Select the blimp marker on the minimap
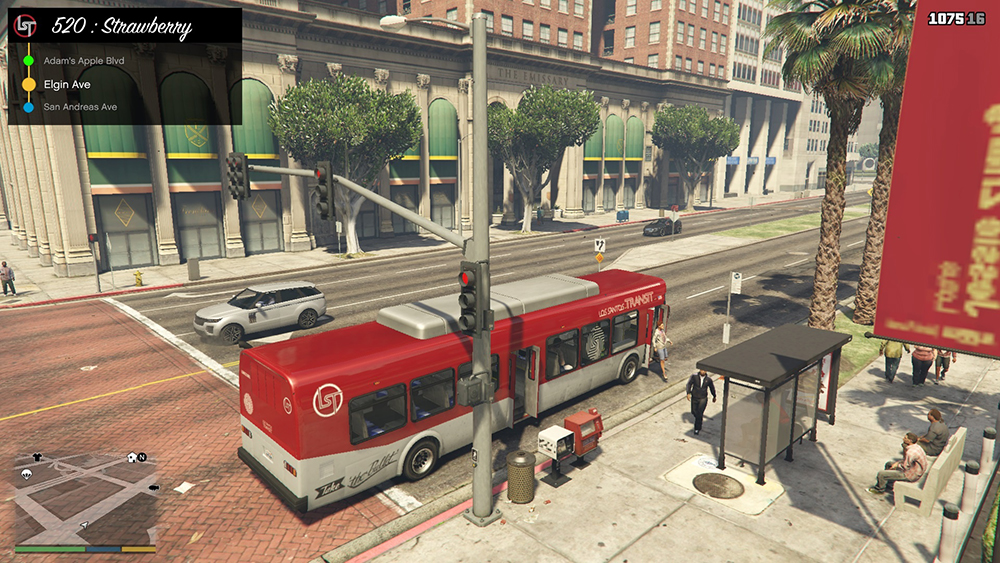 [152, 487]
